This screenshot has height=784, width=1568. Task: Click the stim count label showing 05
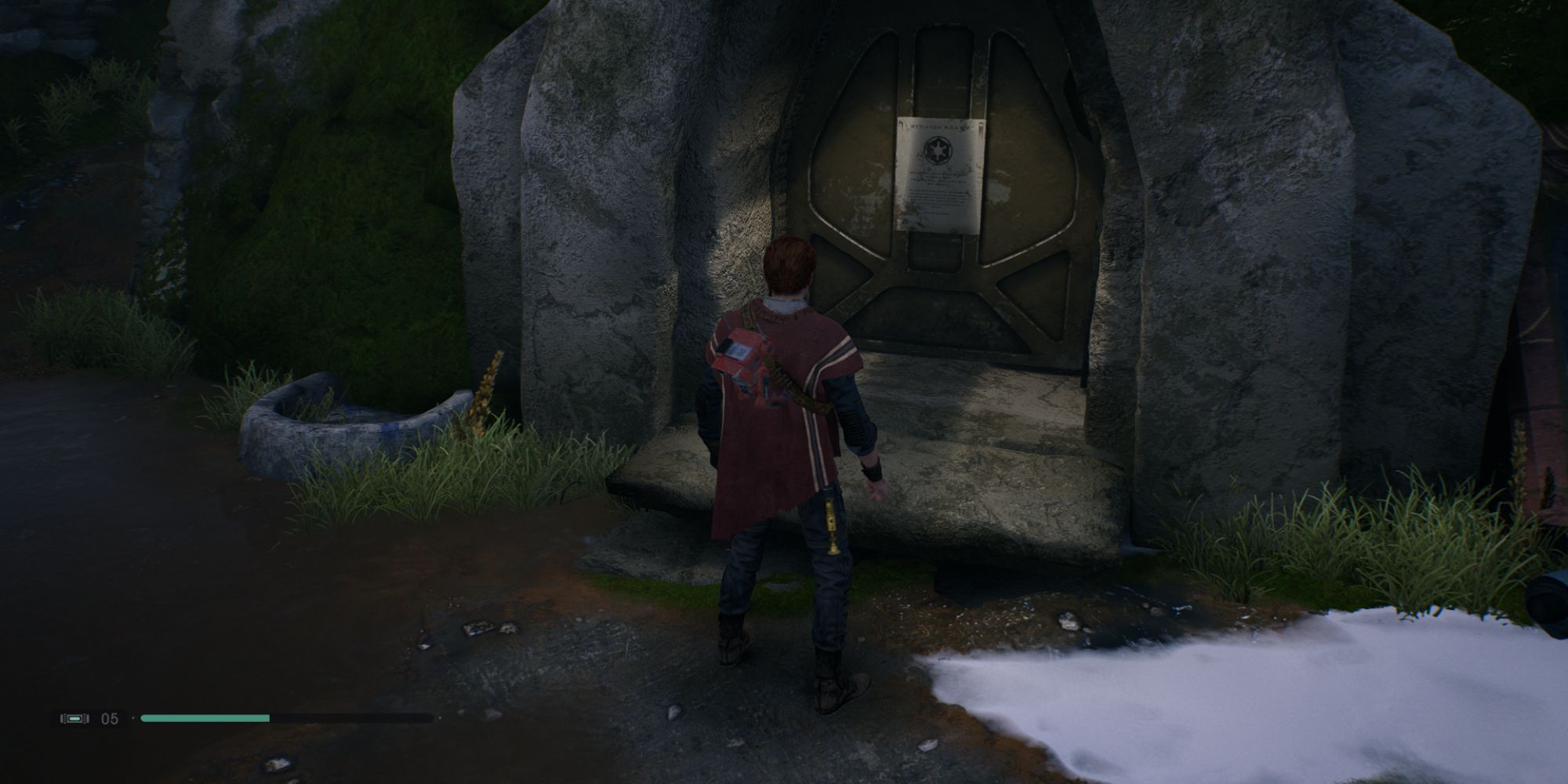click(109, 718)
